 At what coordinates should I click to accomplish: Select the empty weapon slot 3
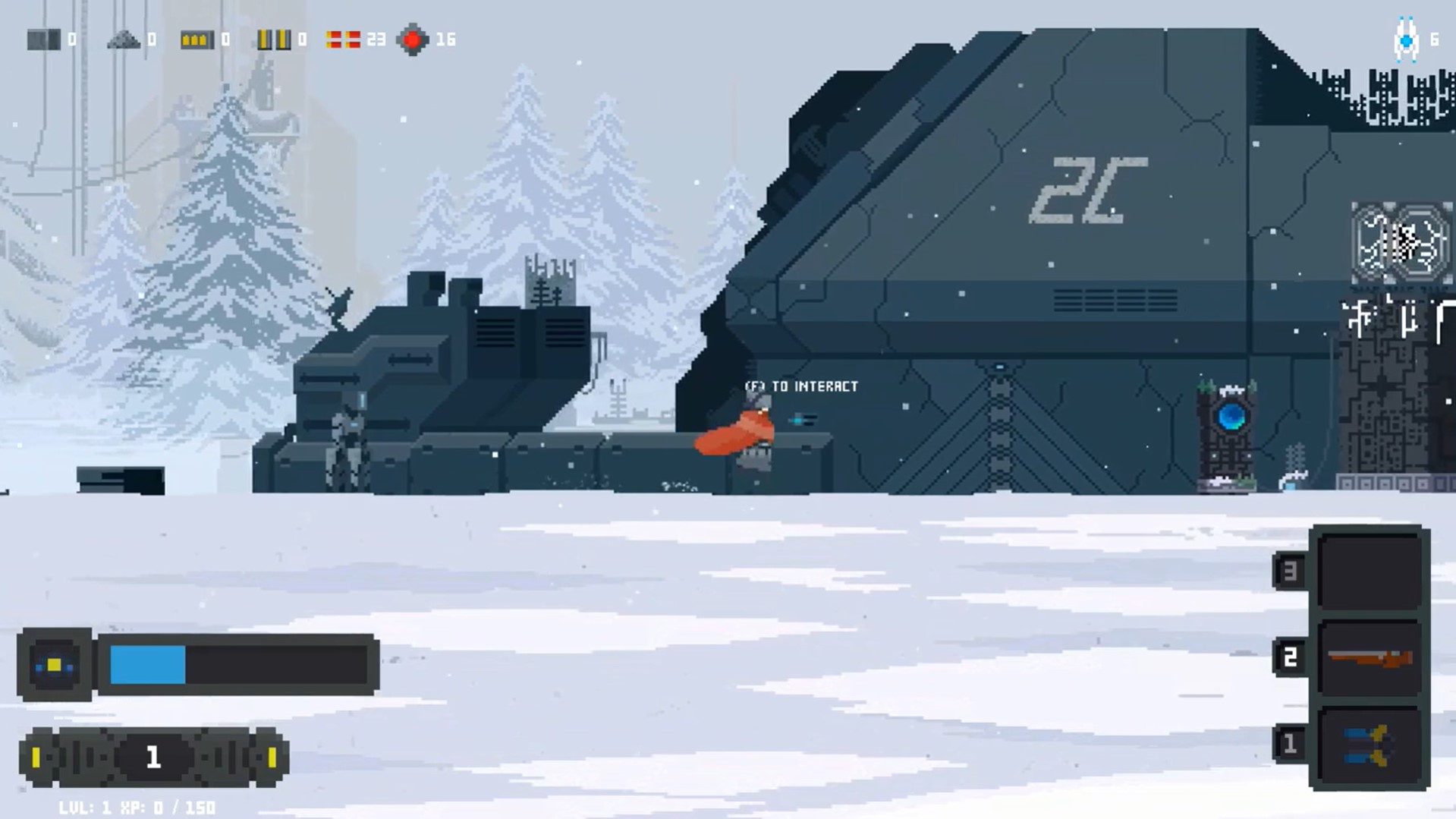pyautogui.click(x=1370, y=571)
